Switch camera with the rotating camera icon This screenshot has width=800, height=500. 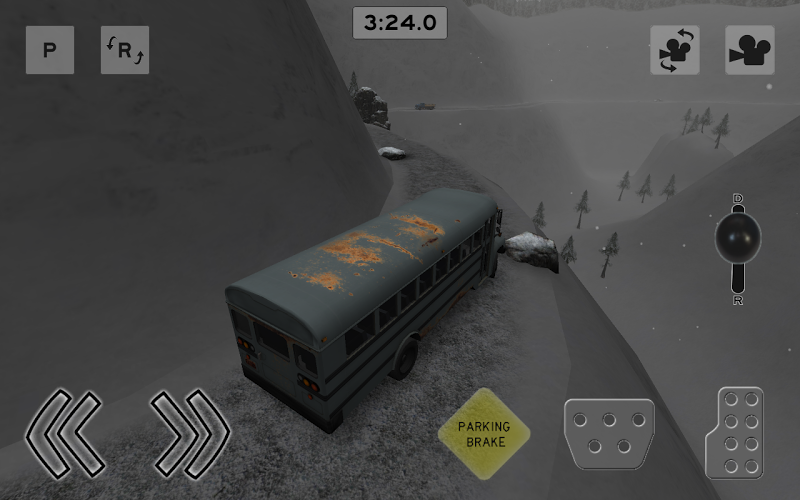(675, 50)
